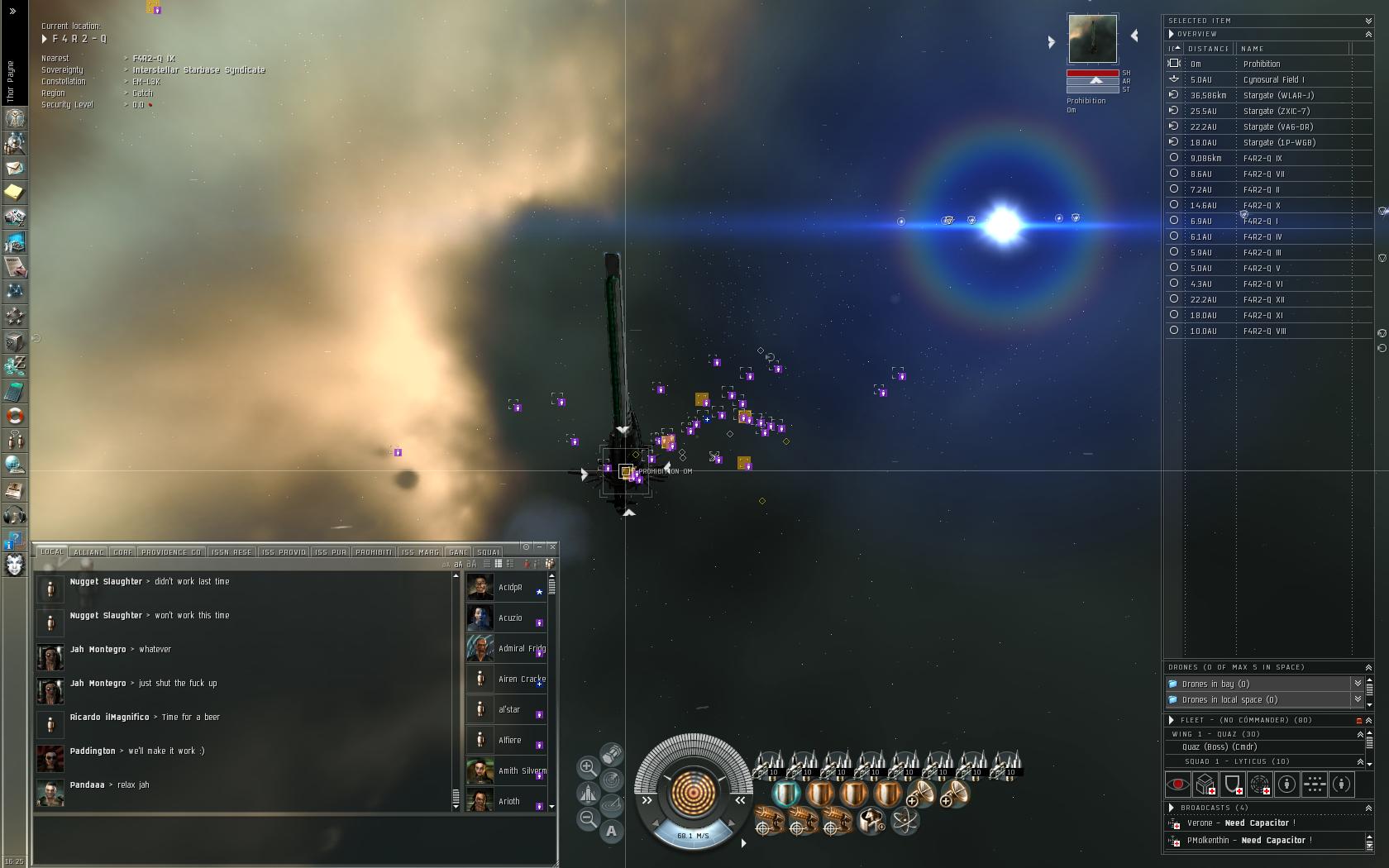
Task: Collapse the Wing 1 - Quaz fleet group
Action: coord(1360,734)
